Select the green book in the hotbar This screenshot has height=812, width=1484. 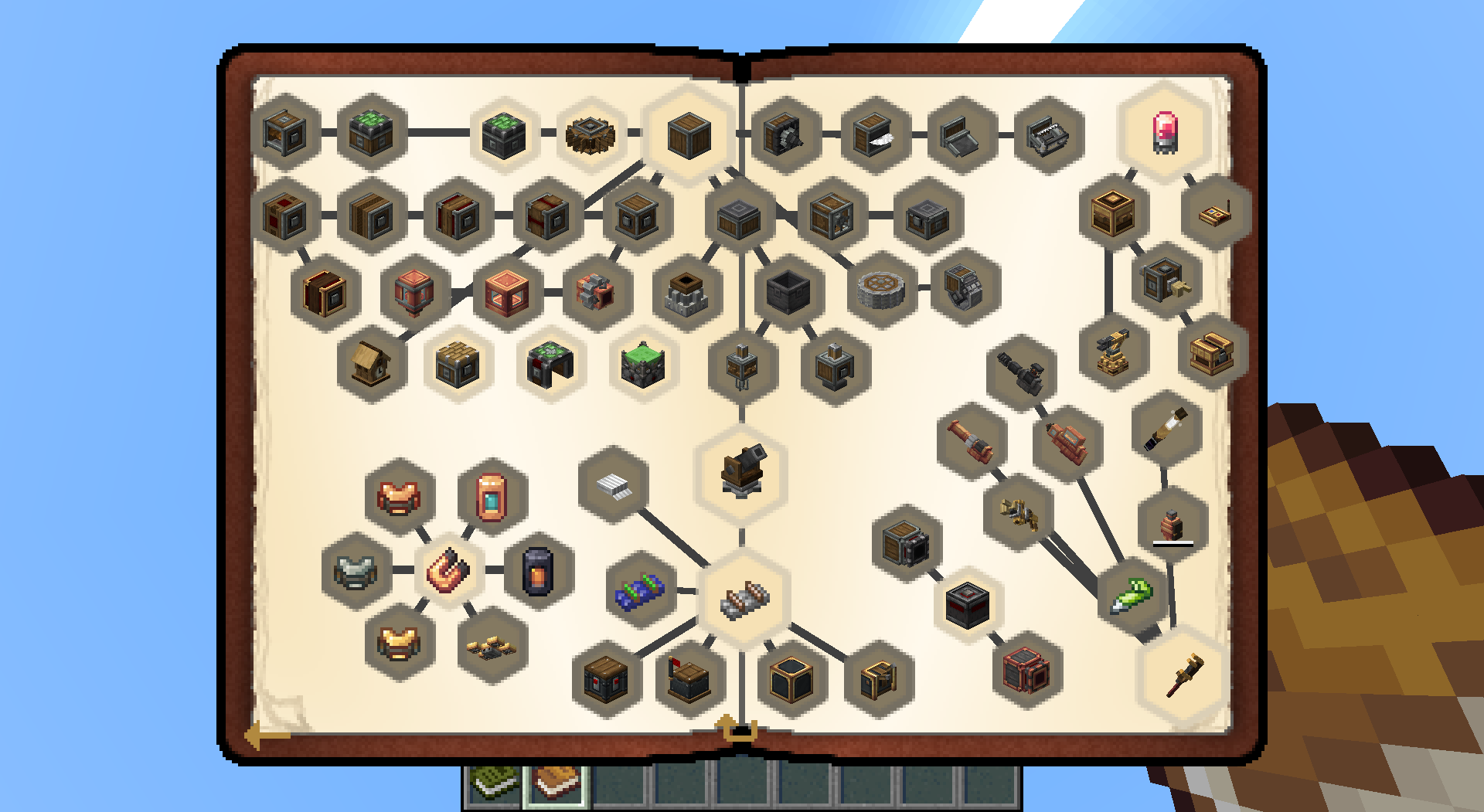pos(492,783)
